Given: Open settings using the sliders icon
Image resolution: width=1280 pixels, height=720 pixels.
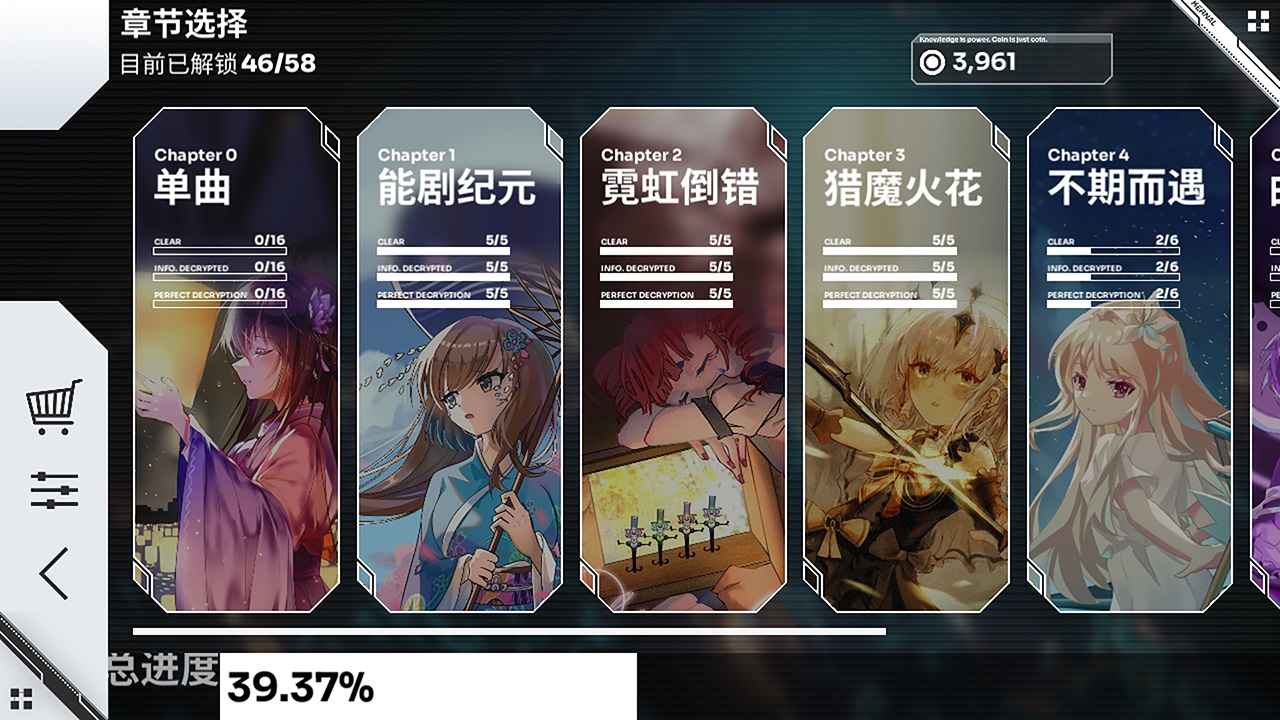Looking at the screenshot, I should (52, 487).
